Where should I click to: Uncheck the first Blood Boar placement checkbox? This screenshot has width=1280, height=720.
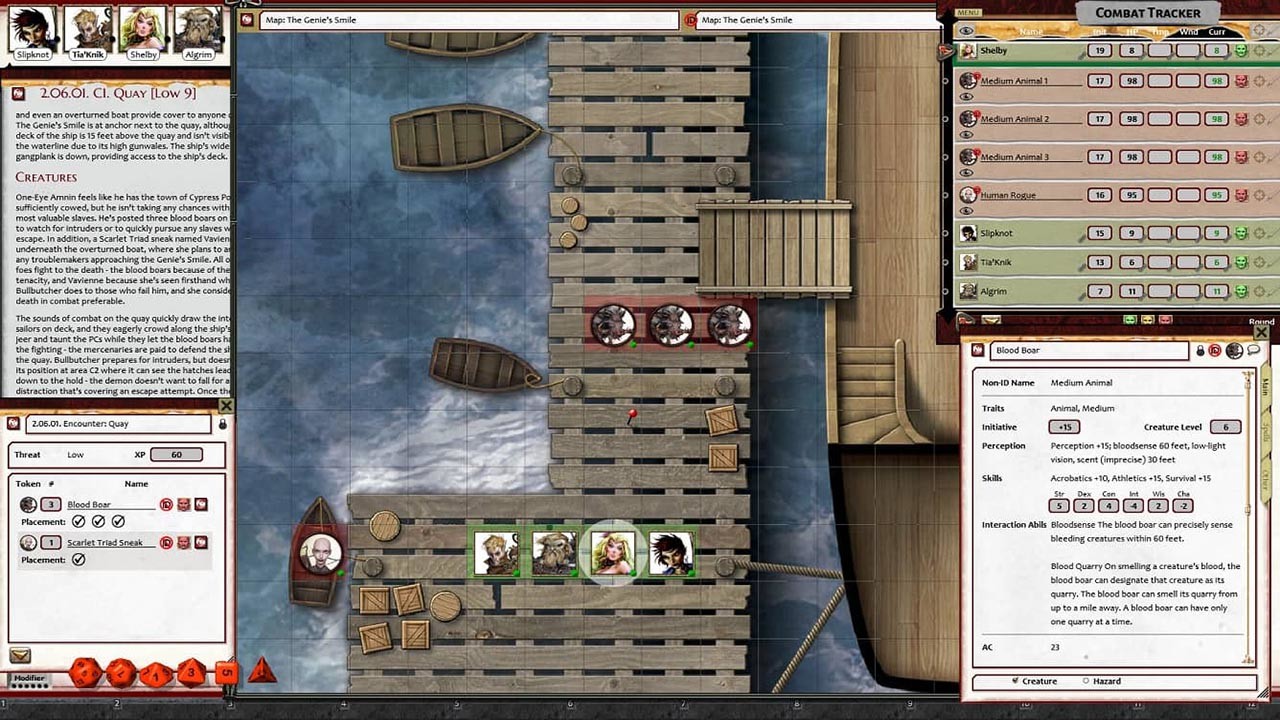click(x=79, y=521)
